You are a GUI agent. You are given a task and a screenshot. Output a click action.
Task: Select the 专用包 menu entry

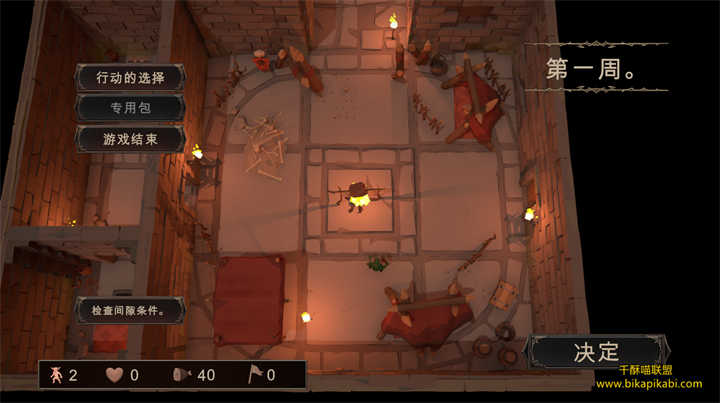pos(130,108)
